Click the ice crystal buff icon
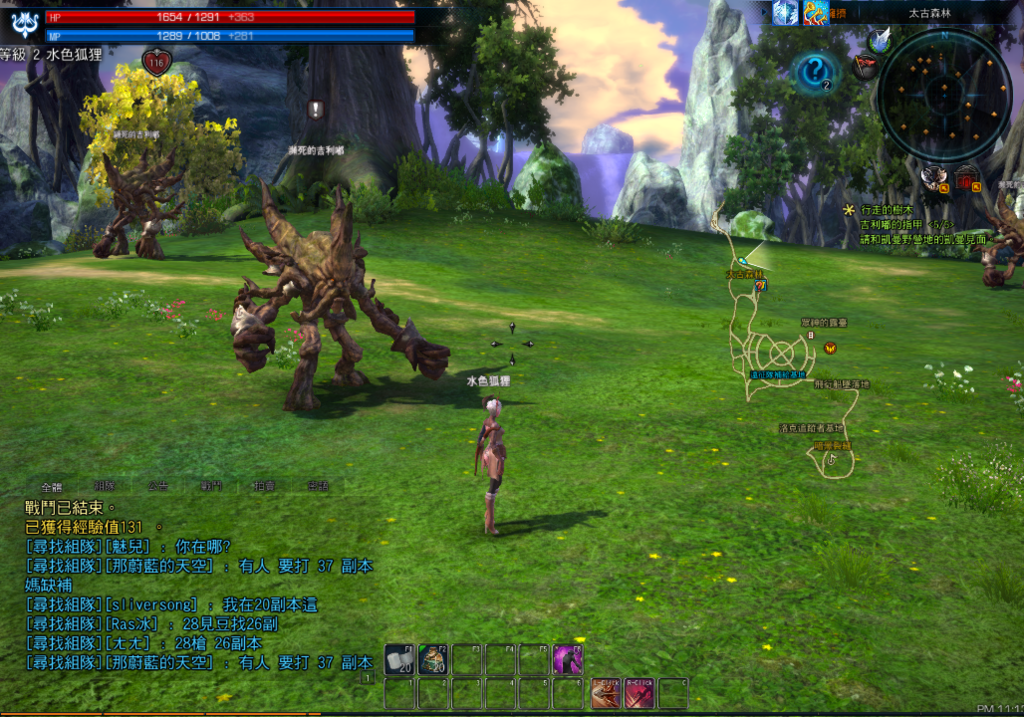The height and width of the screenshot is (717, 1024). pos(786,12)
